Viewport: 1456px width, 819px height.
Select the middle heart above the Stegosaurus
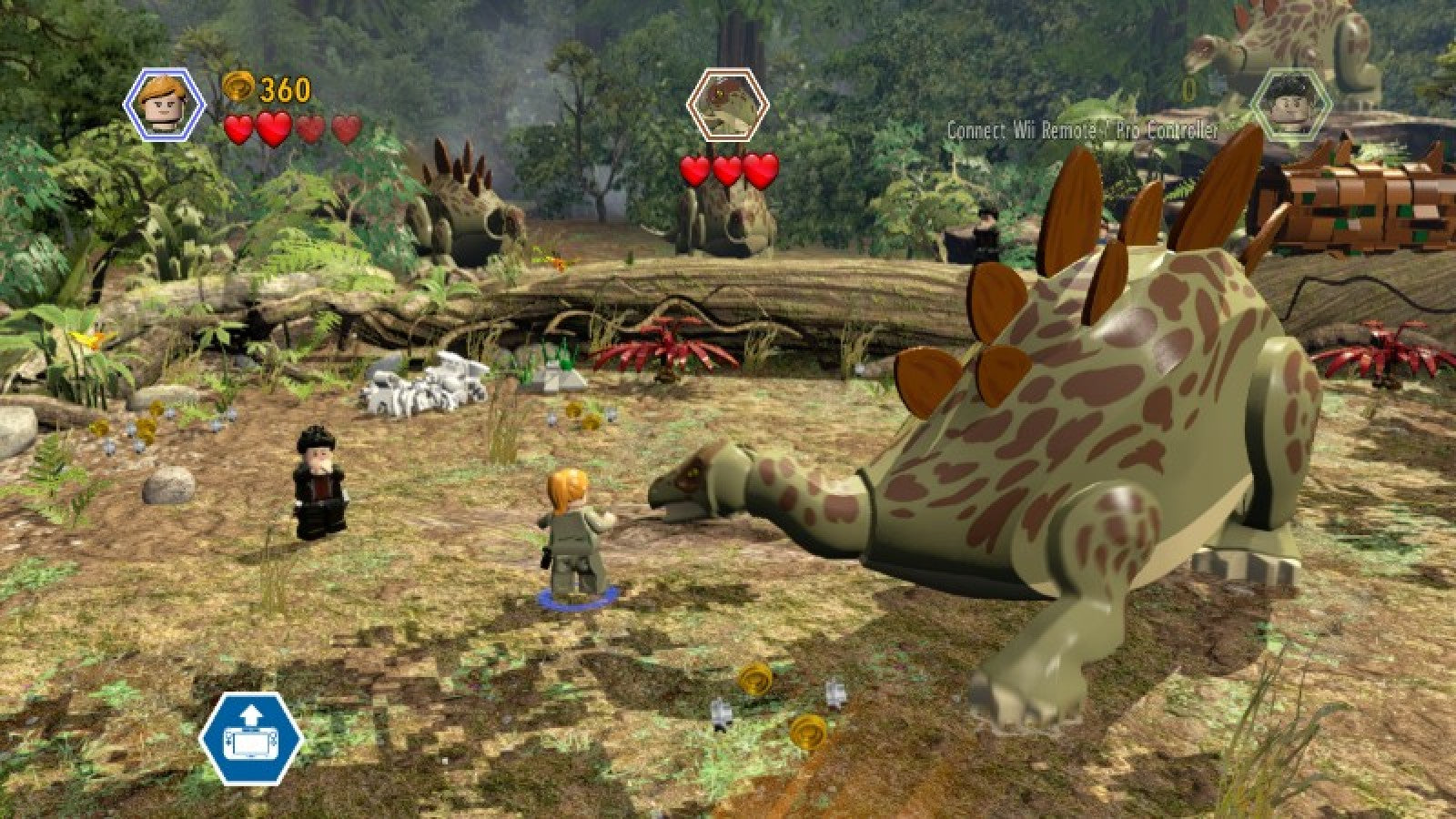728,169
